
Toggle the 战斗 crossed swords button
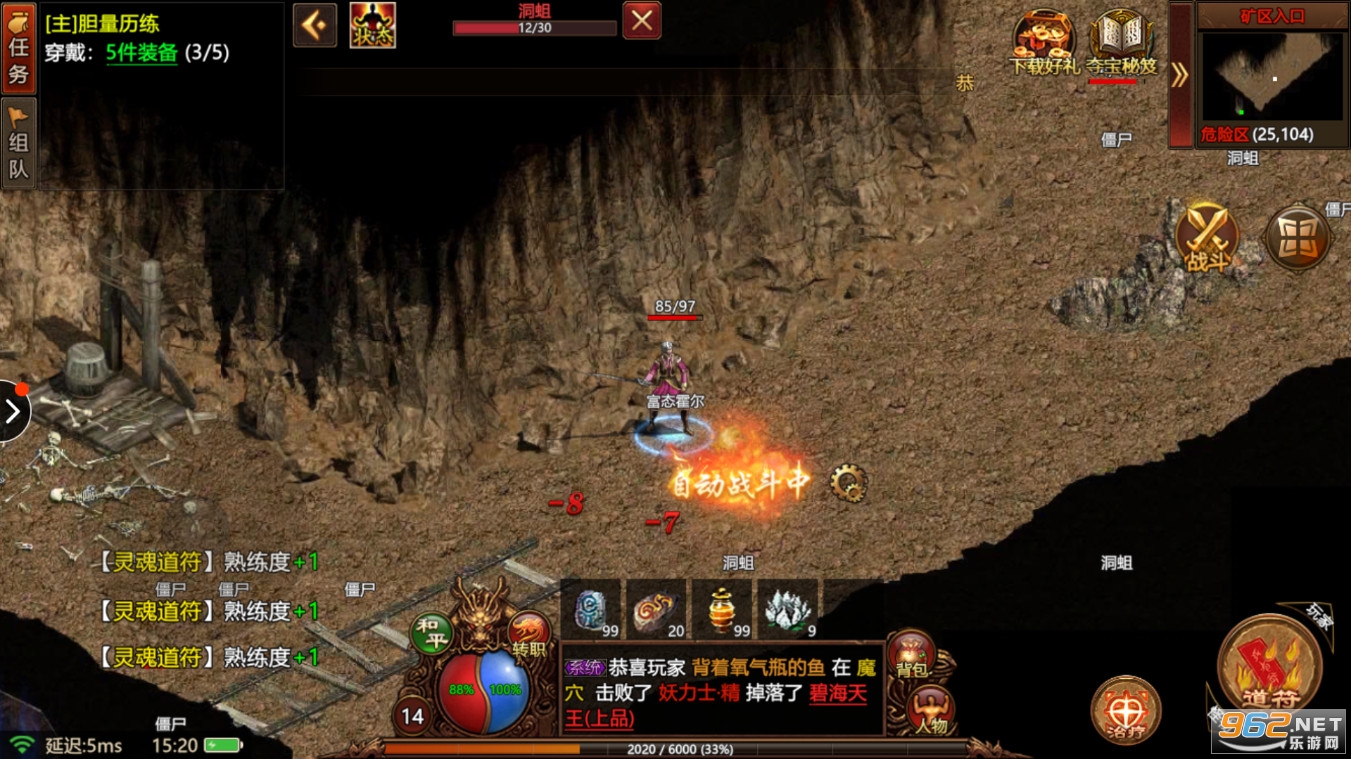click(x=1207, y=237)
